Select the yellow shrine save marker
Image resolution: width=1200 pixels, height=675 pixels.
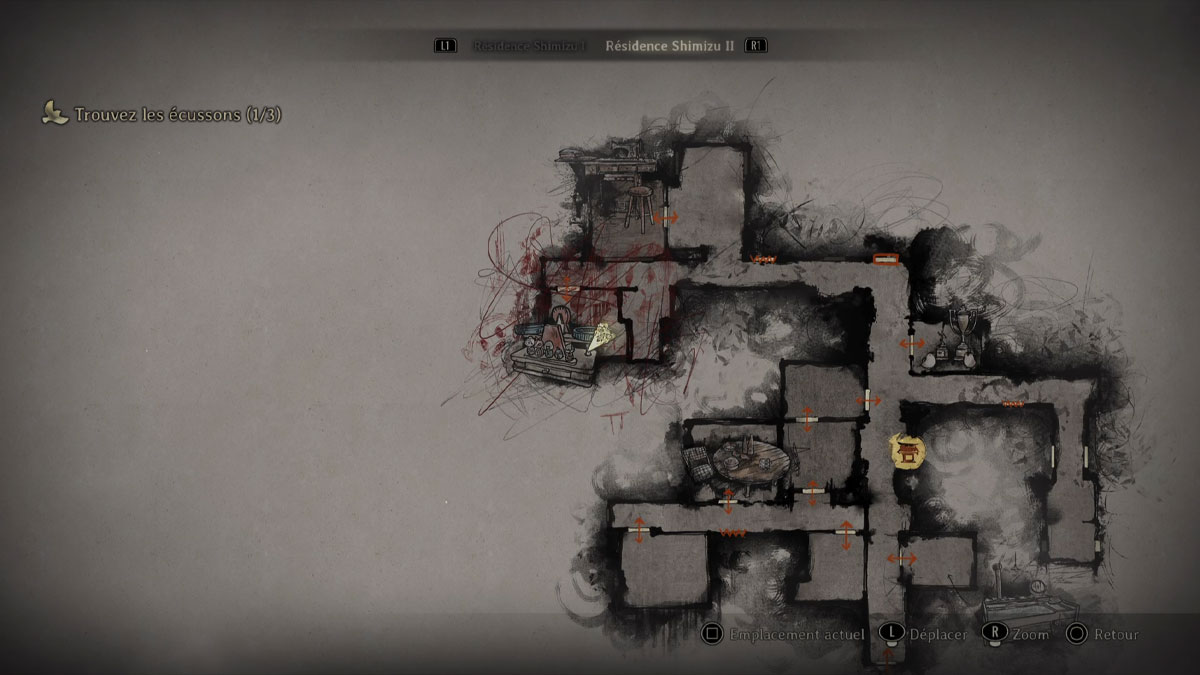pos(908,451)
